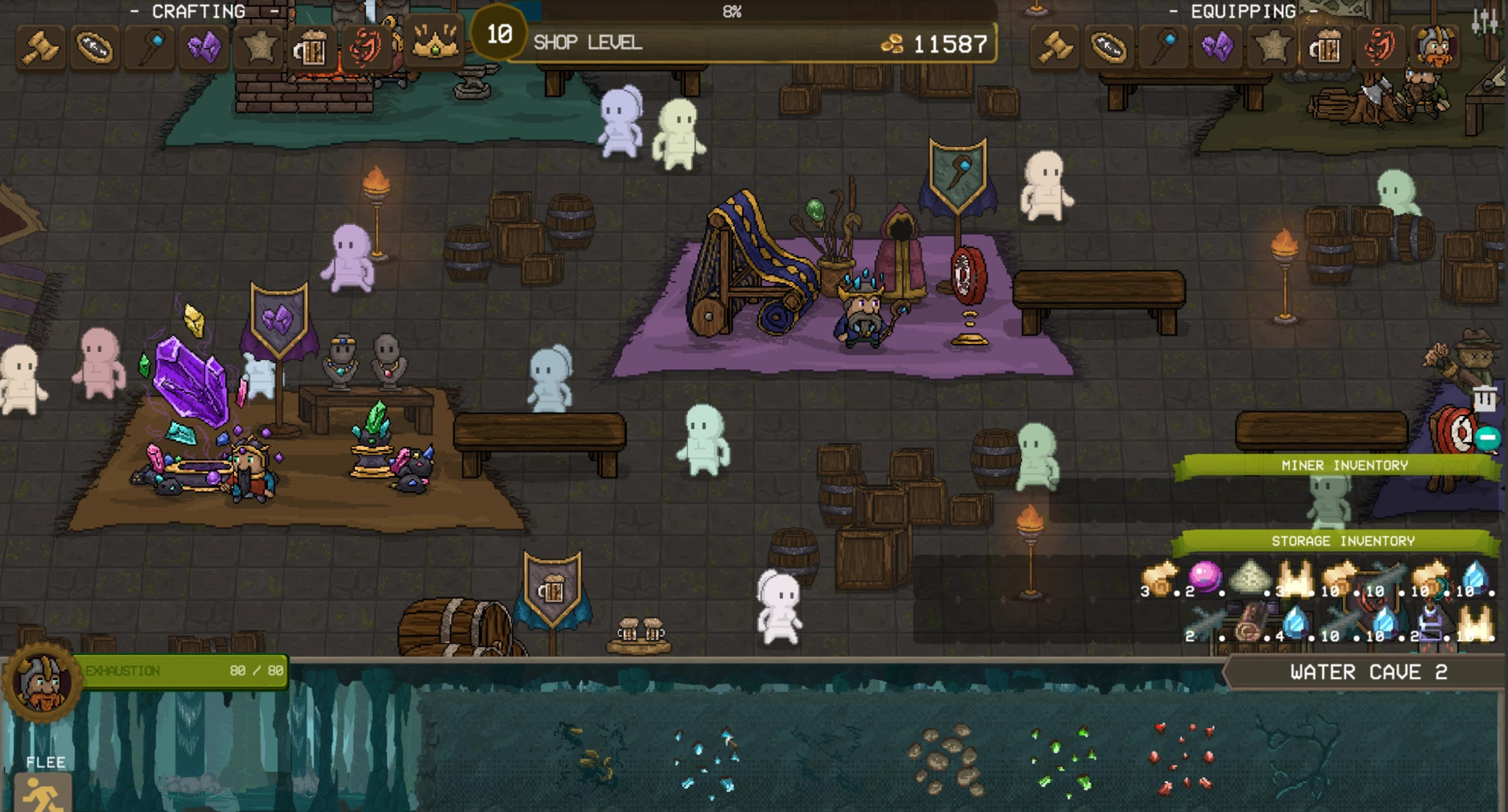
Task: Open the settings sliders icon
Action: coord(1484,22)
